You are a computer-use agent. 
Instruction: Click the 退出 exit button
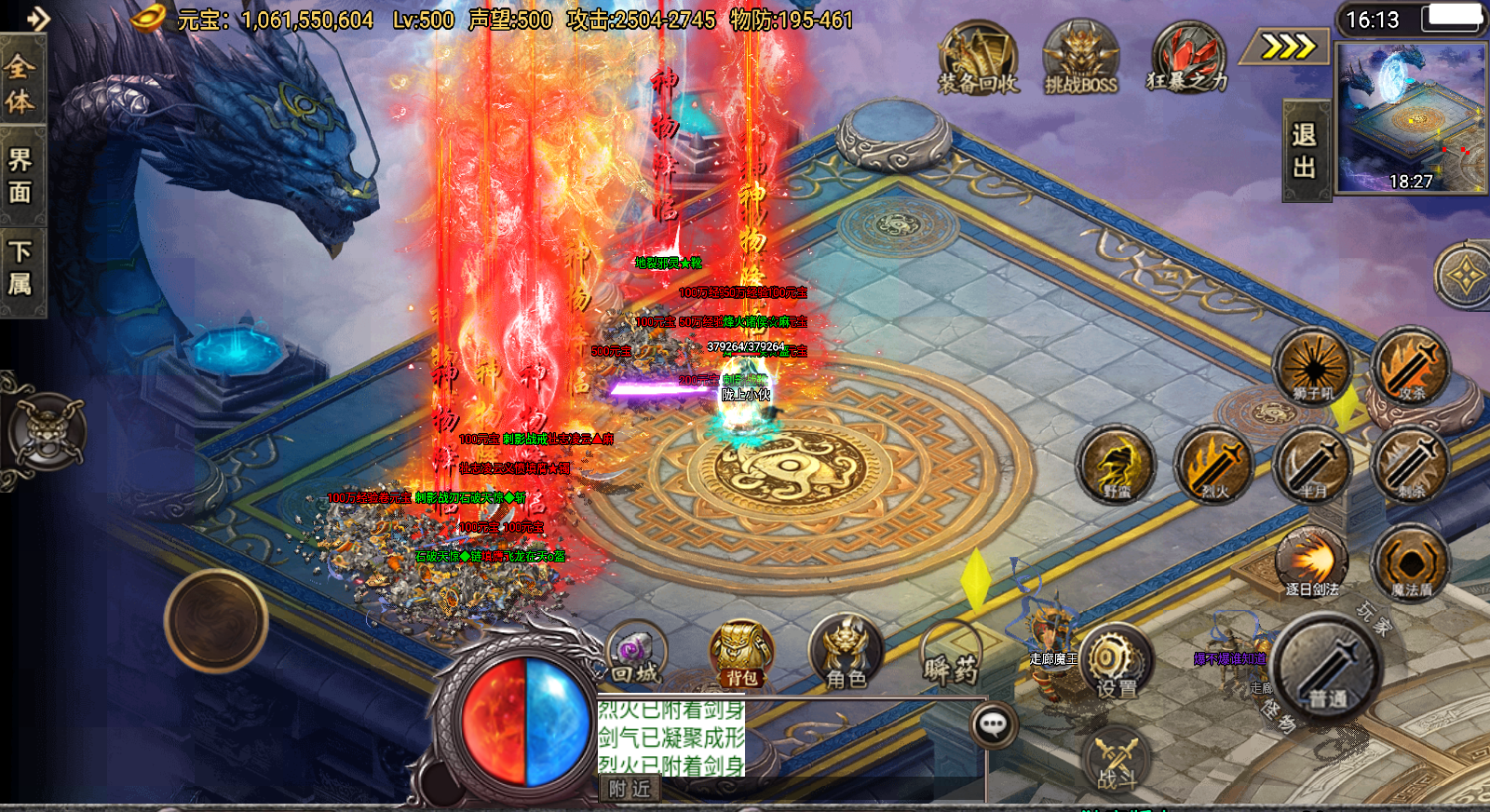tap(1305, 151)
